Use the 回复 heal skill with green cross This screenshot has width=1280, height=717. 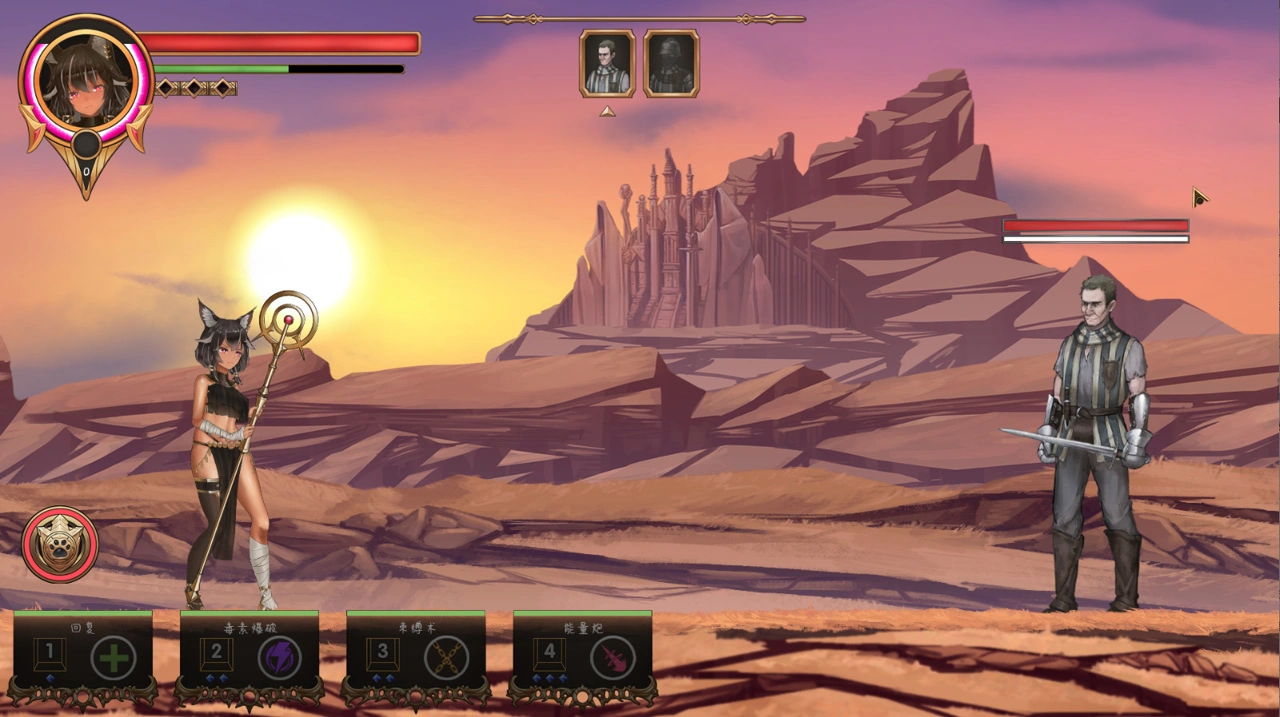point(114,658)
